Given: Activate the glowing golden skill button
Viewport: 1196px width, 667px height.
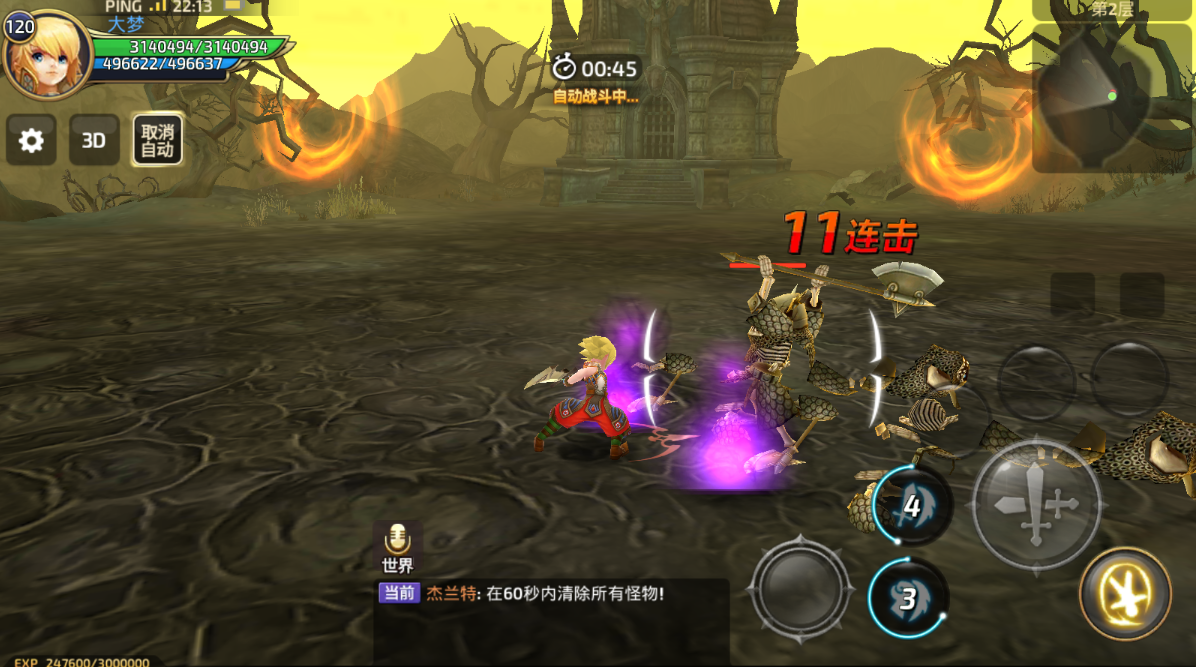Looking at the screenshot, I should coord(1125,594).
